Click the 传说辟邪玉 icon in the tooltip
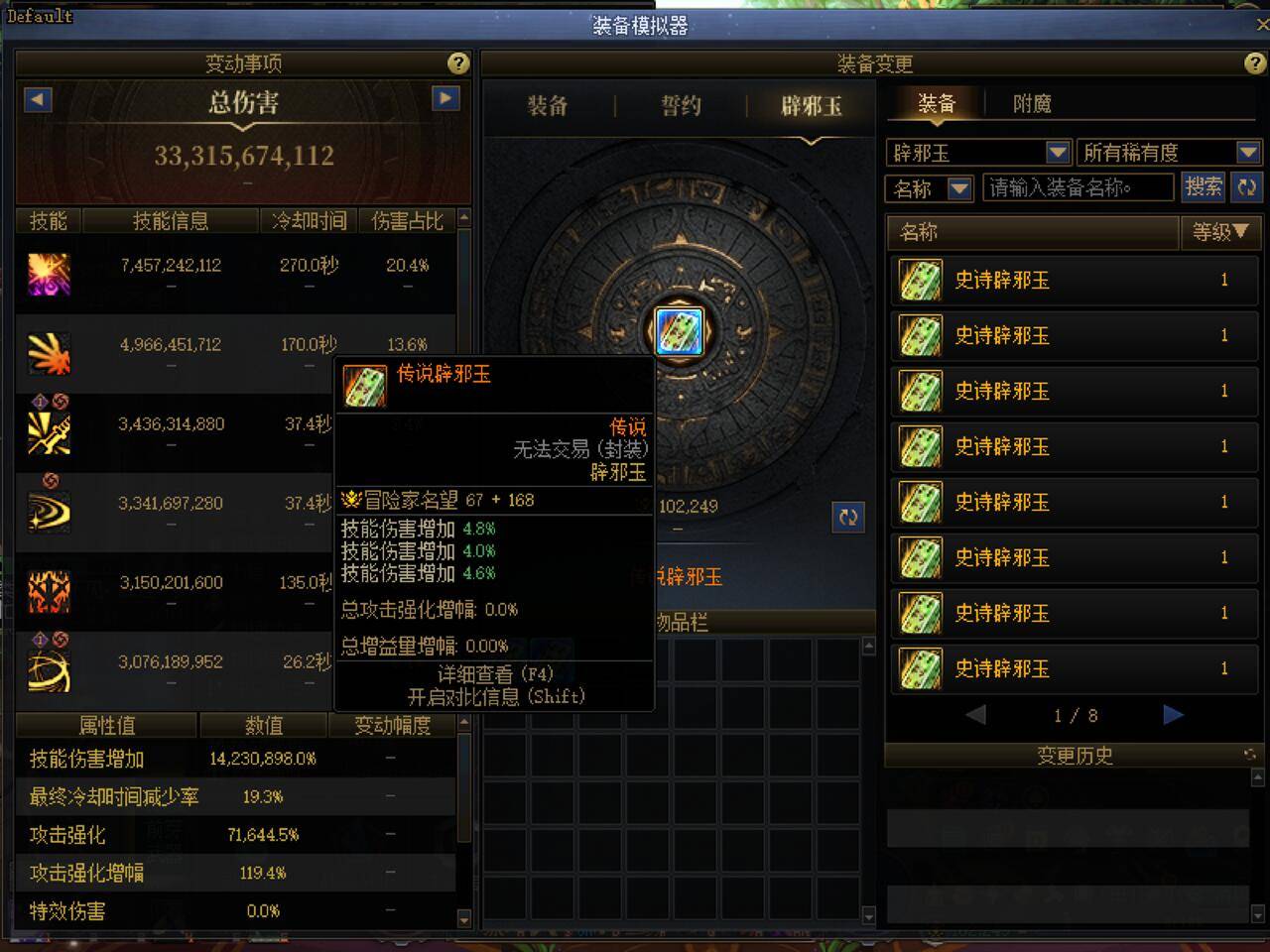This screenshot has height=952, width=1270. (365, 385)
